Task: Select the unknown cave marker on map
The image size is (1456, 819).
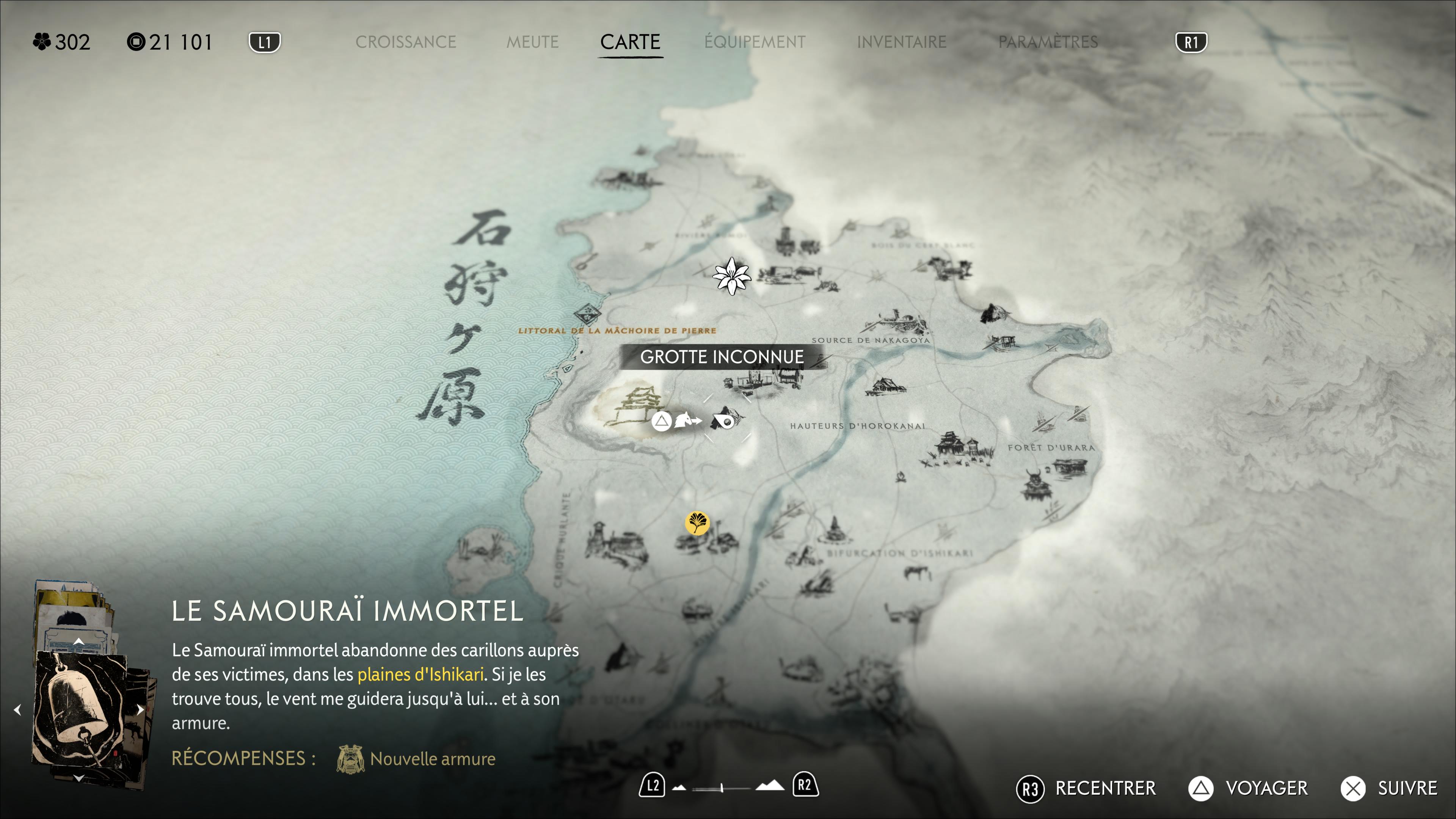Action: [725, 420]
